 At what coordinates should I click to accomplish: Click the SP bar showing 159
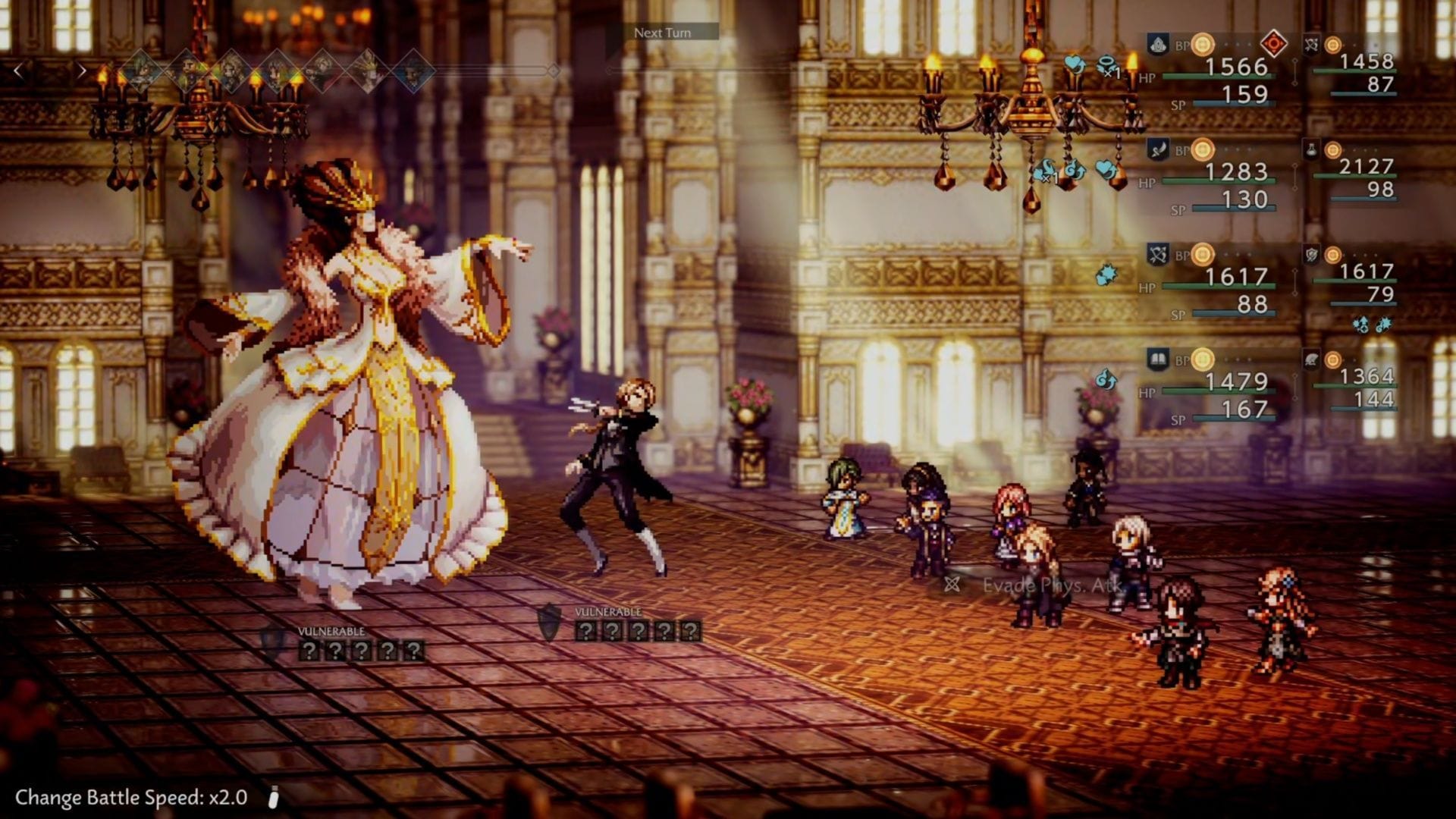pyautogui.click(x=1234, y=104)
